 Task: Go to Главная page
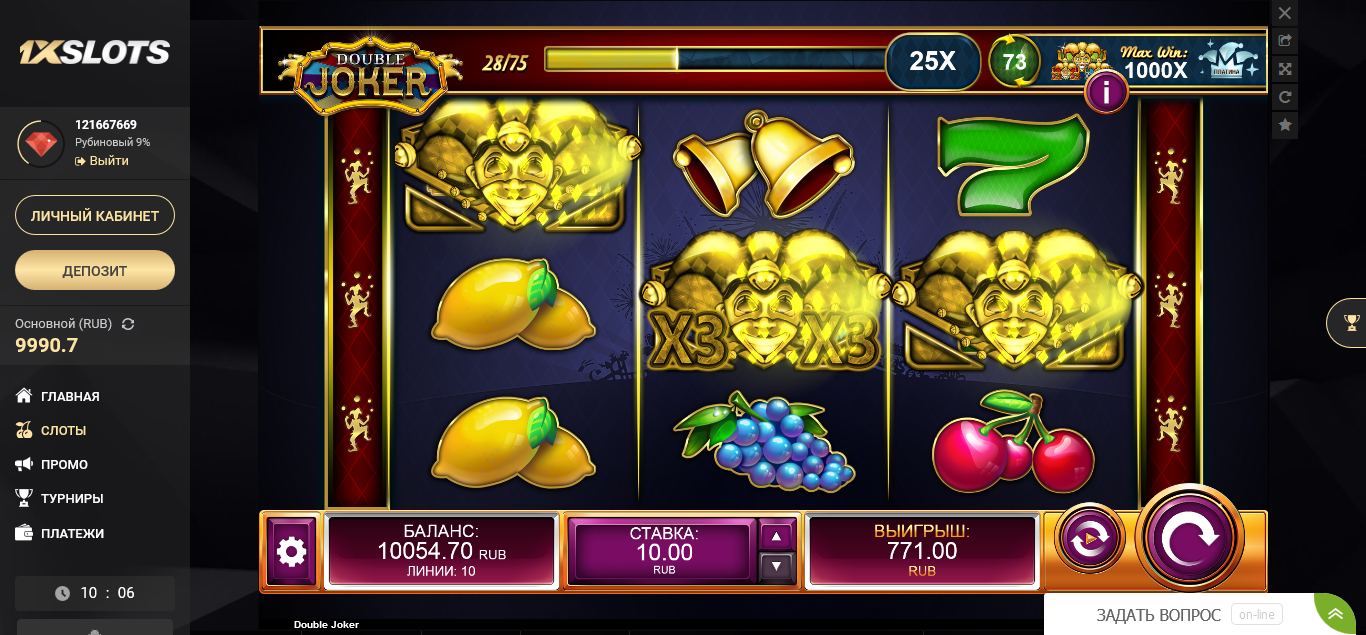(70, 396)
